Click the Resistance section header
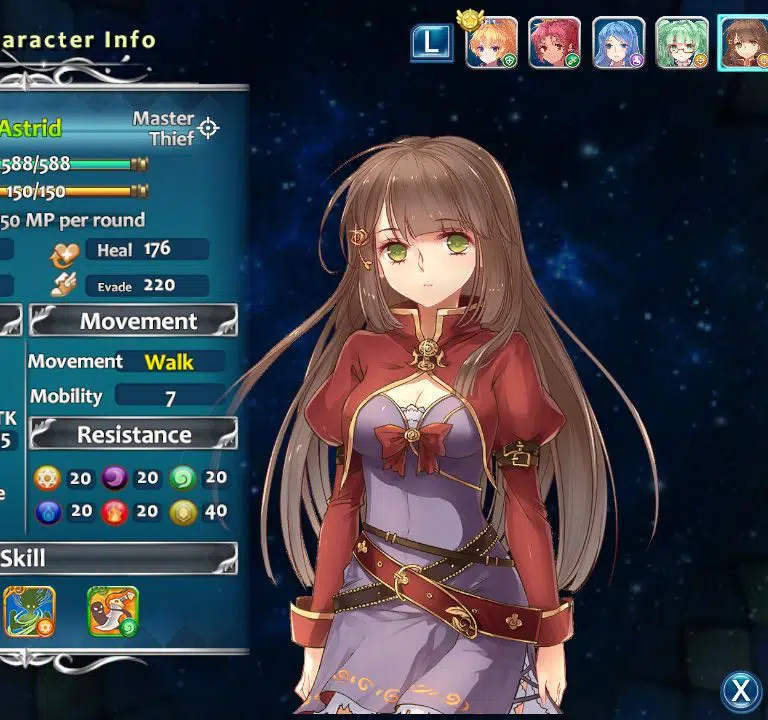The height and width of the screenshot is (720, 768). pyautogui.click(x=134, y=435)
